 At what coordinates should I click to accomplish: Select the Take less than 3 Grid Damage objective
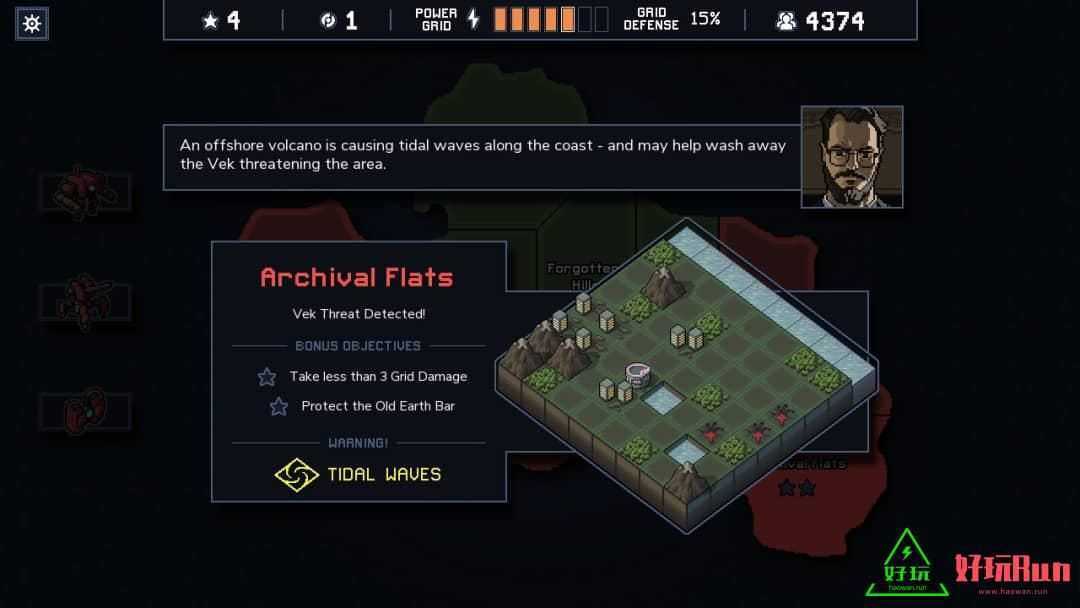[x=377, y=377]
